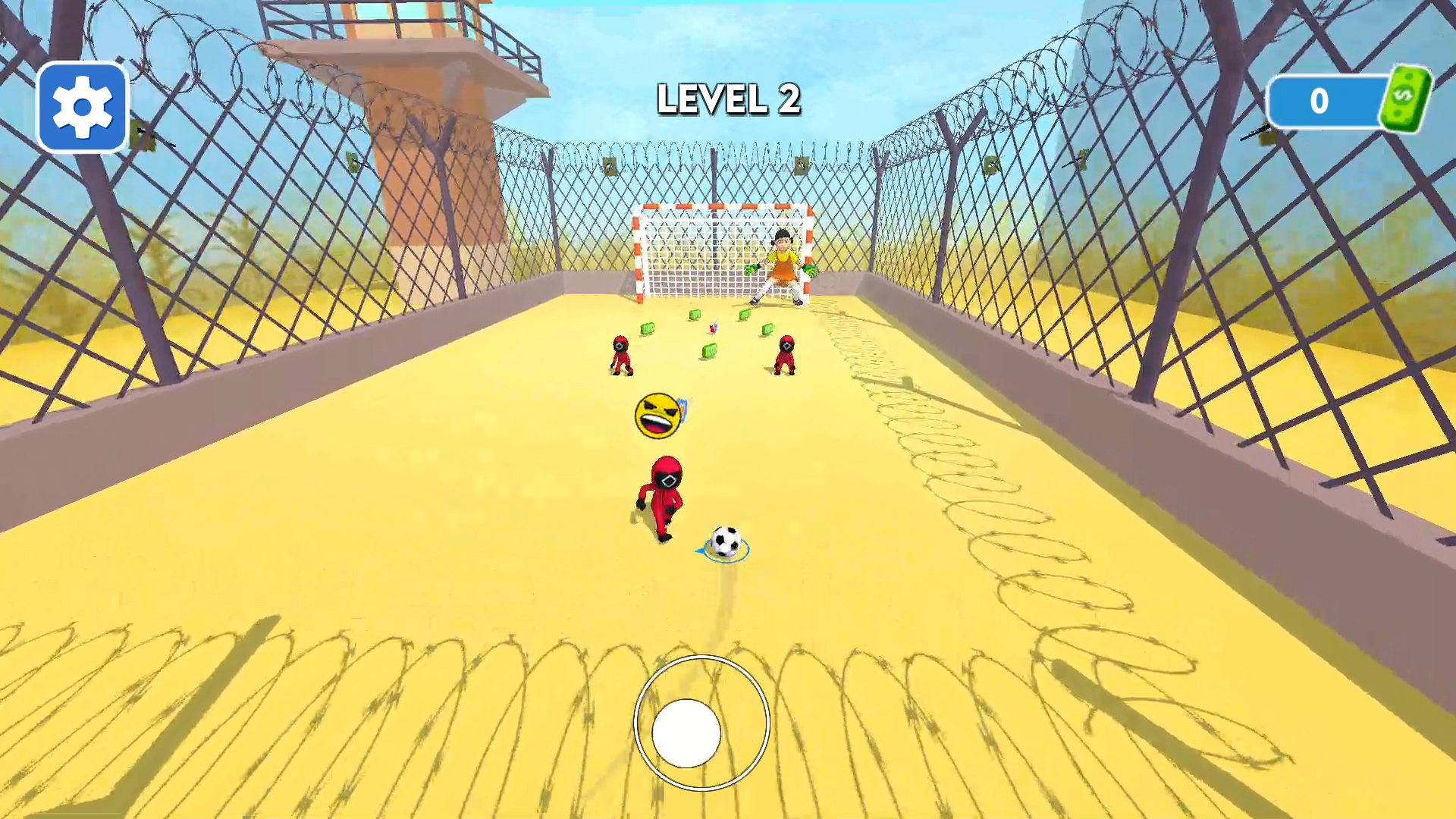Tap the zero value on the money bar
1456x819 pixels.
click(x=1317, y=99)
